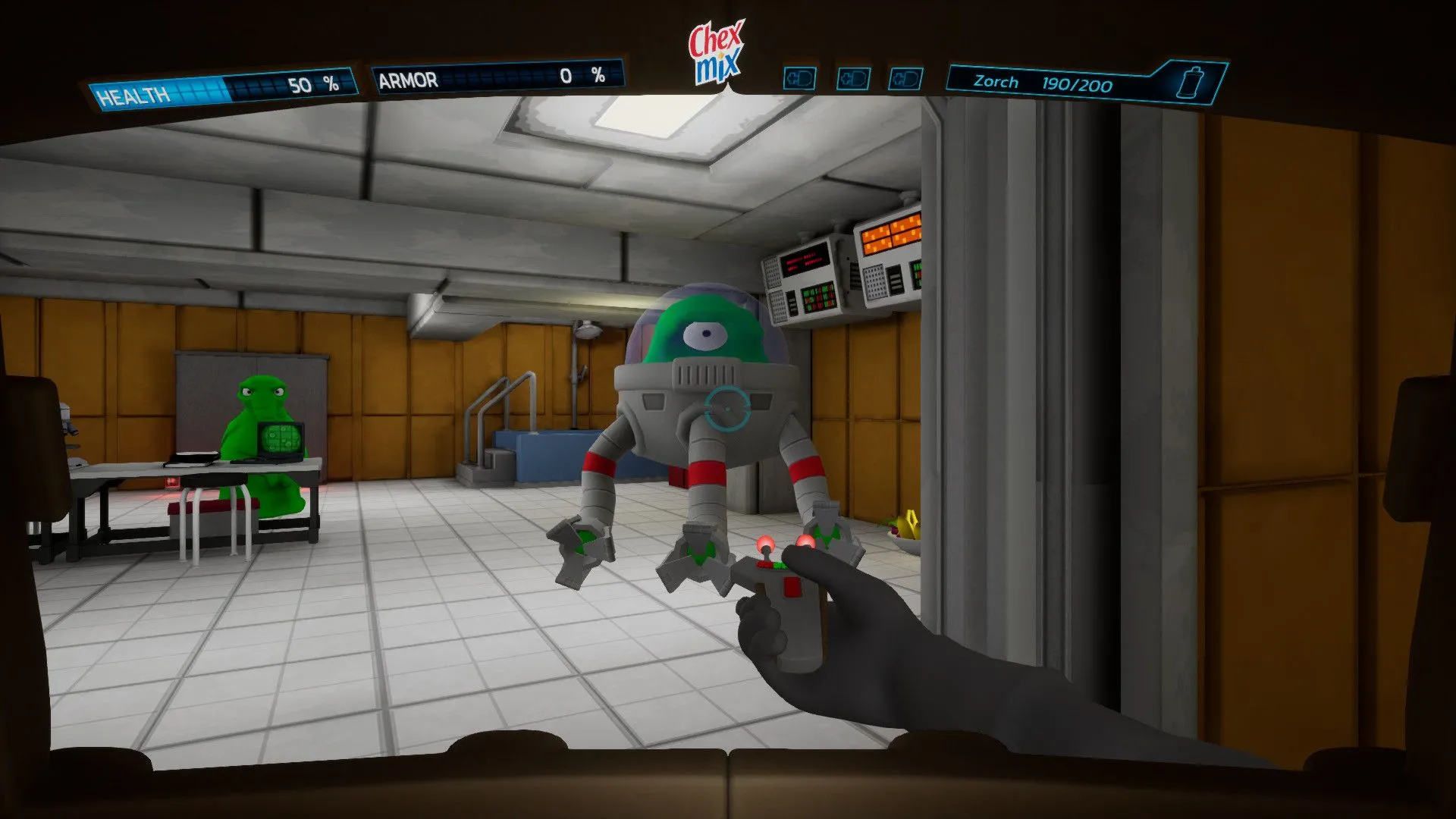Select the middle zorch charge icon

pyautogui.click(x=854, y=78)
